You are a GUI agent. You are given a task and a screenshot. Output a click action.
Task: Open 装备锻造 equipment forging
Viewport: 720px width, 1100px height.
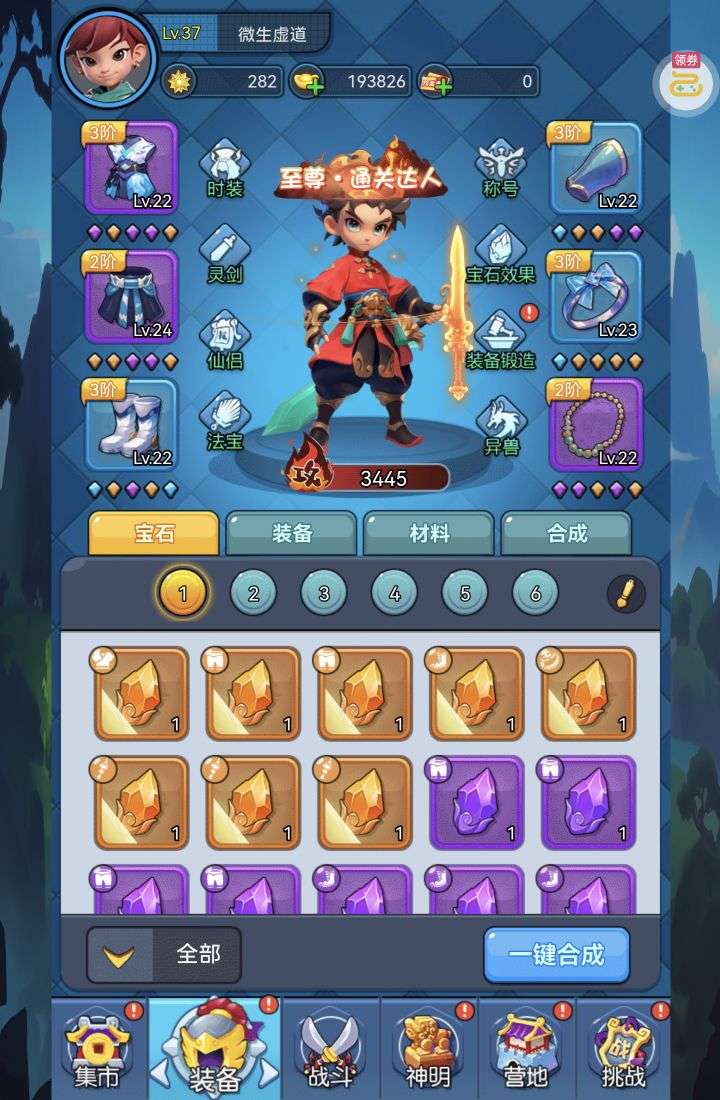(x=500, y=340)
